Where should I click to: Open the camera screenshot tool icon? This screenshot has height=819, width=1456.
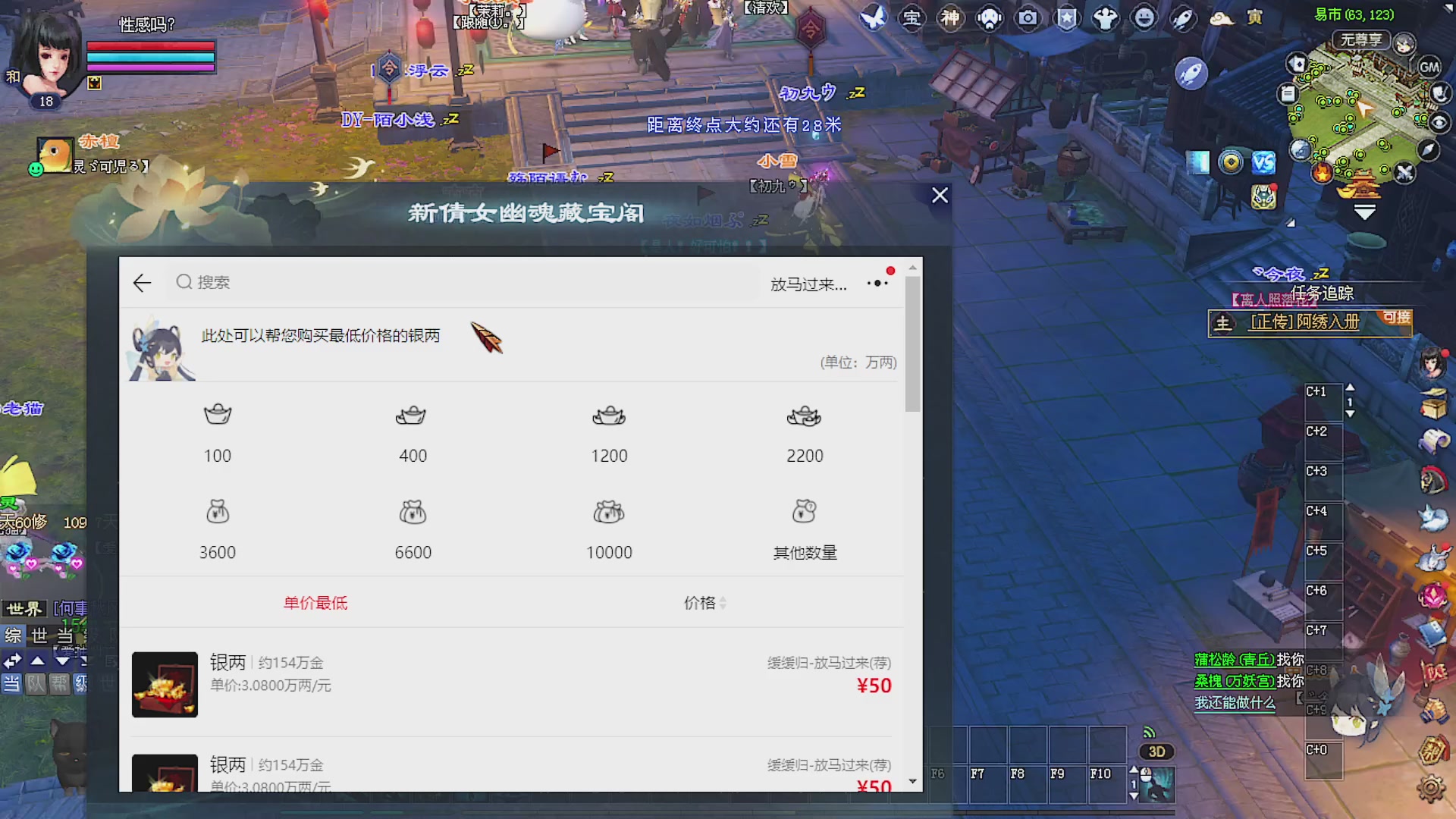pyautogui.click(x=1028, y=18)
